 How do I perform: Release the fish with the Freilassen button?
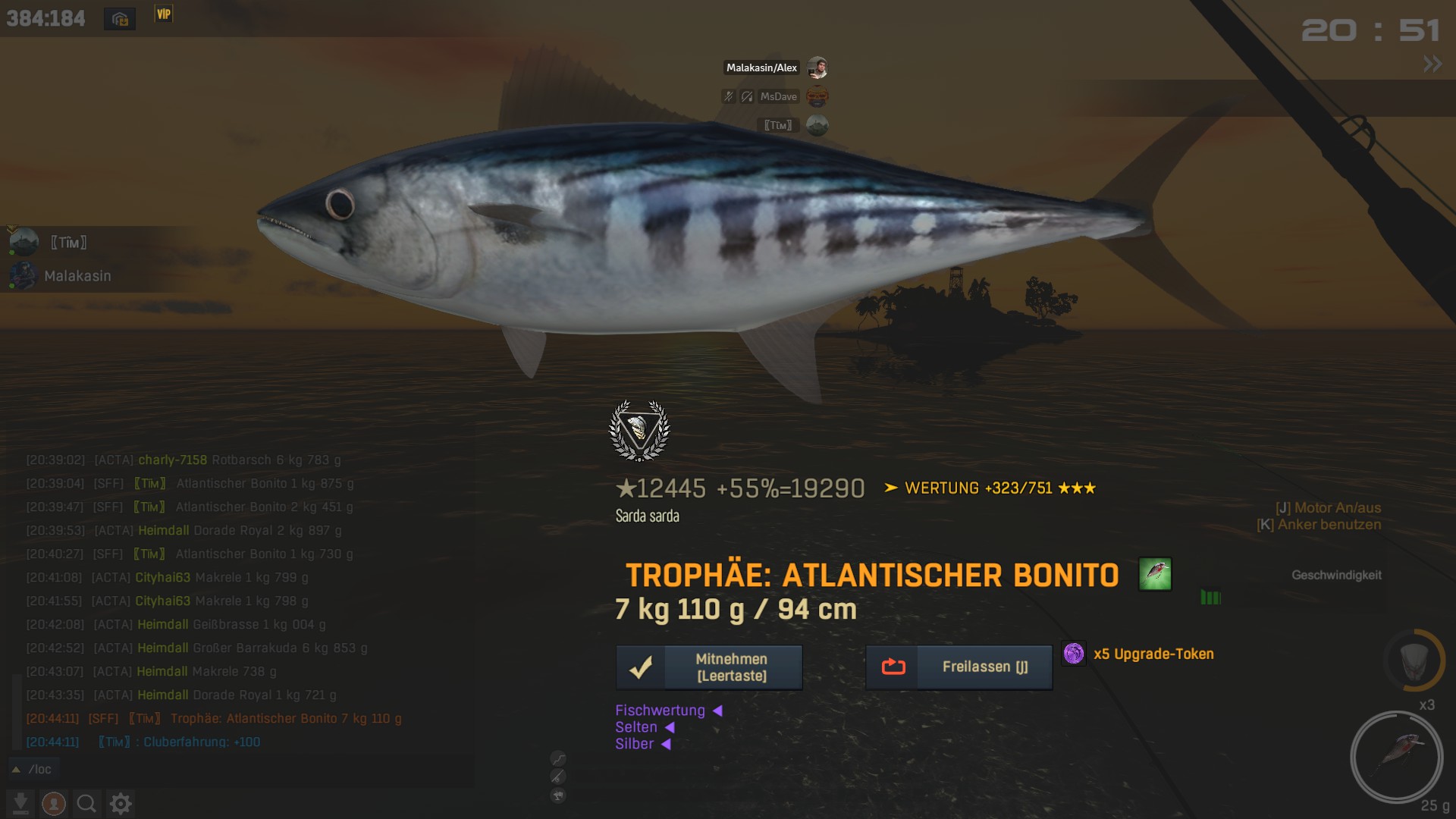[959, 667]
